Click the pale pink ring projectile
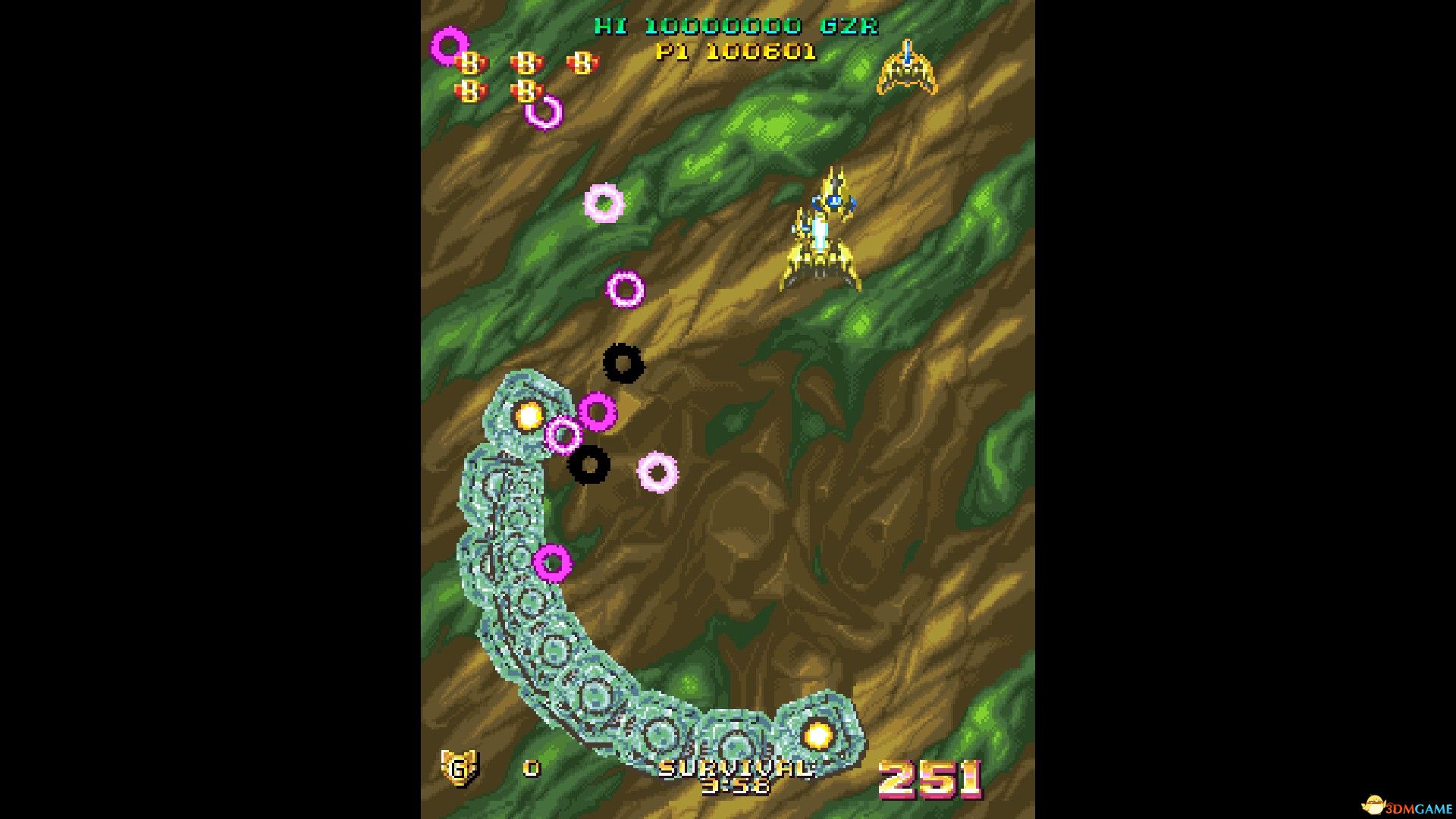 coord(603,205)
